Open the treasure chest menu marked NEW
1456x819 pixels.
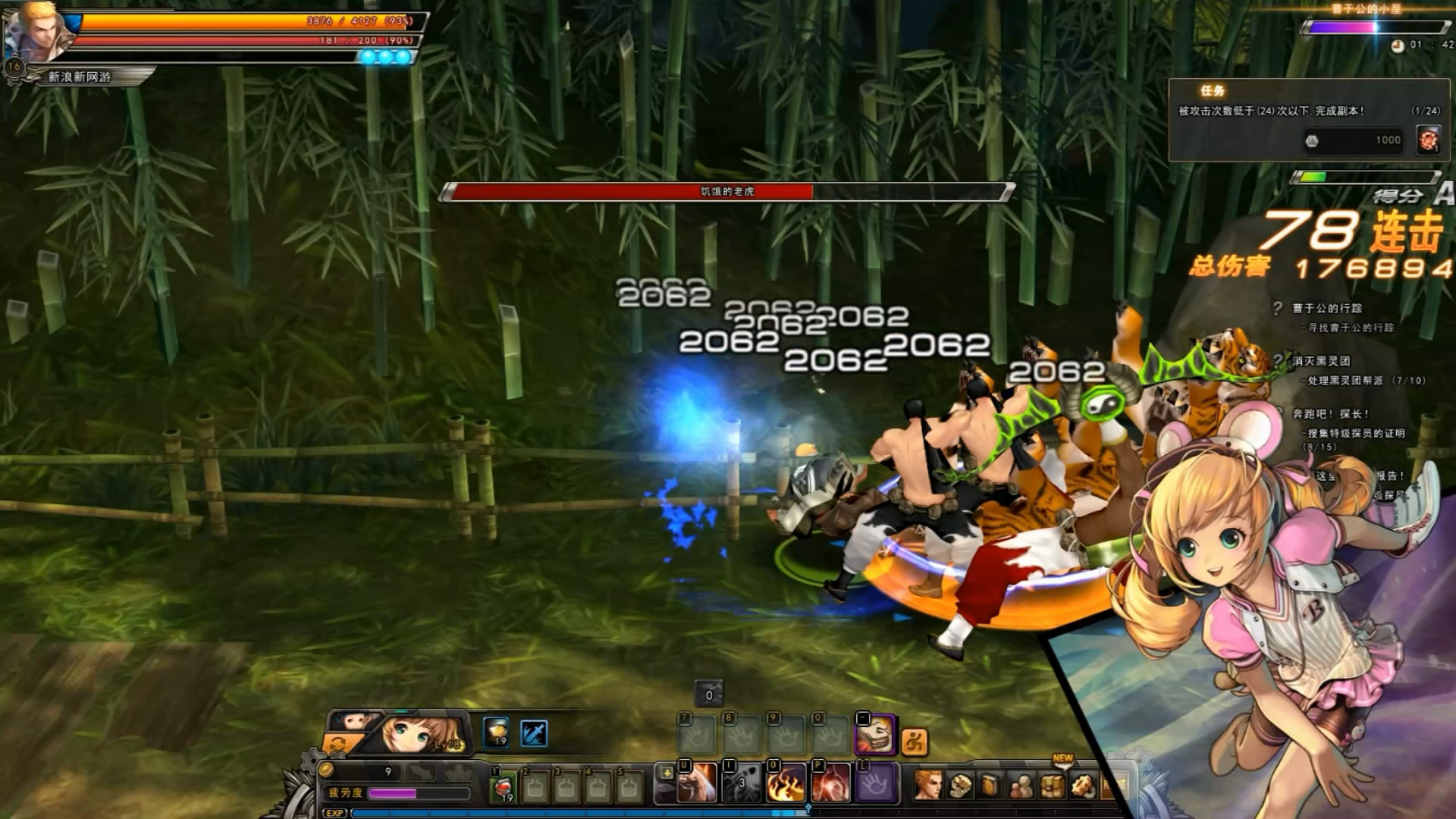[1053, 786]
